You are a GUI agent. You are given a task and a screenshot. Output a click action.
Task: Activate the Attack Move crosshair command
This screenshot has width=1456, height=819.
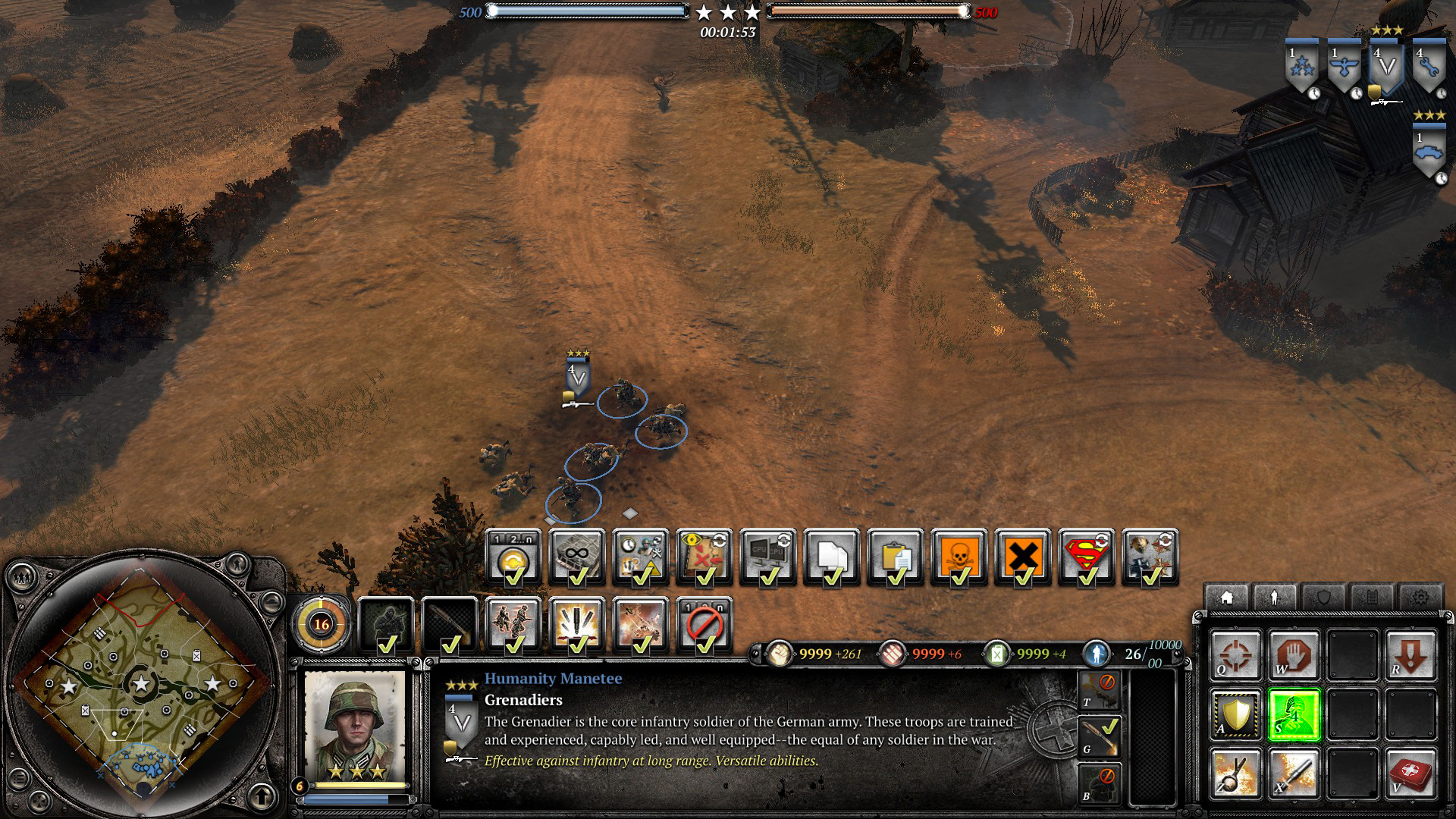[1235, 655]
